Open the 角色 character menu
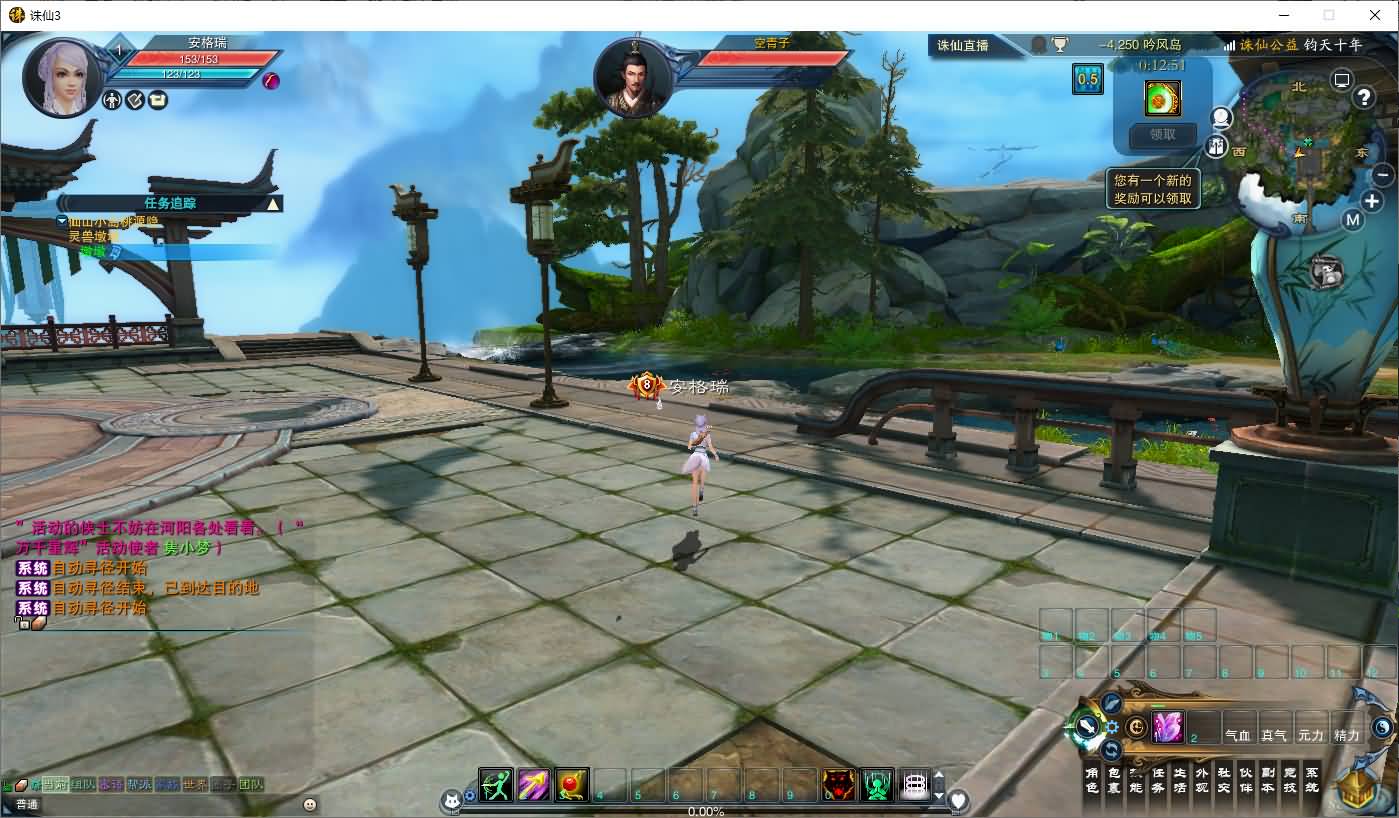 1092,780
